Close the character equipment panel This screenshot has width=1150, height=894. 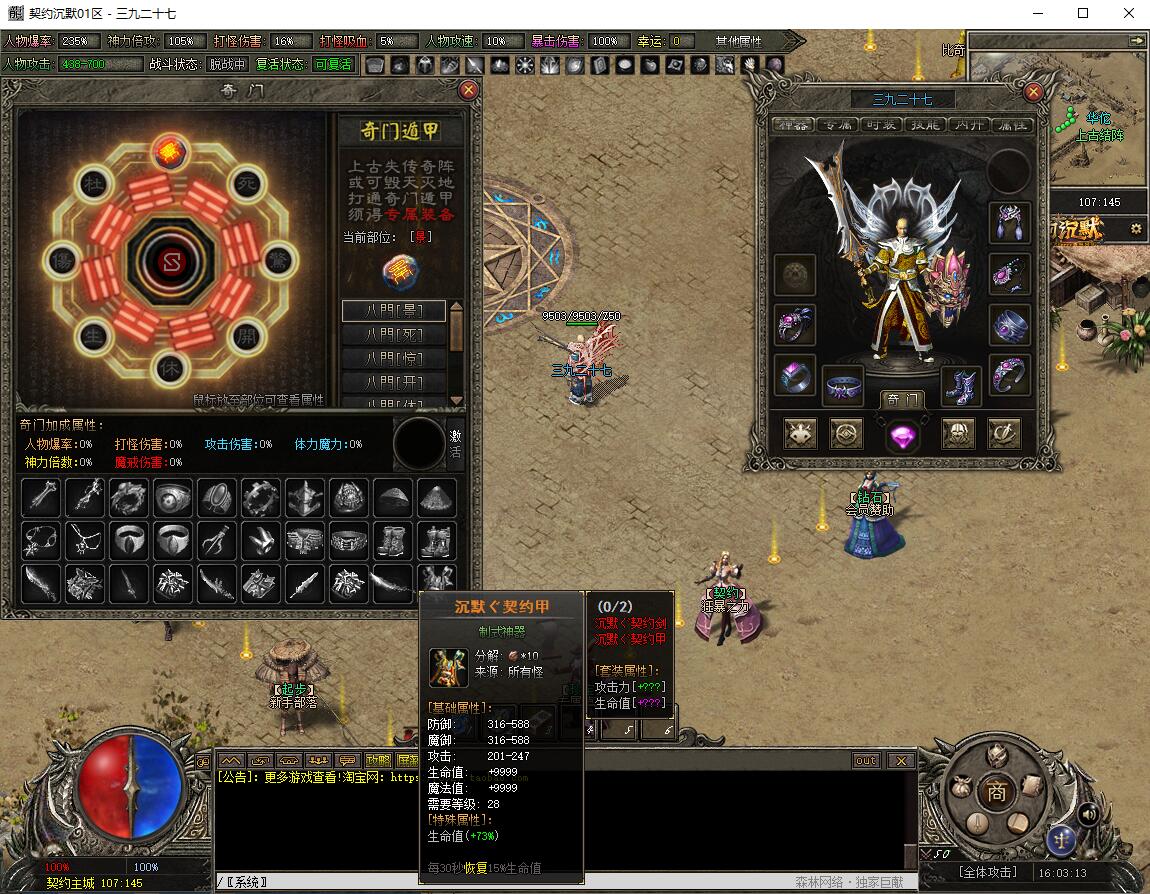pos(1034,92)
